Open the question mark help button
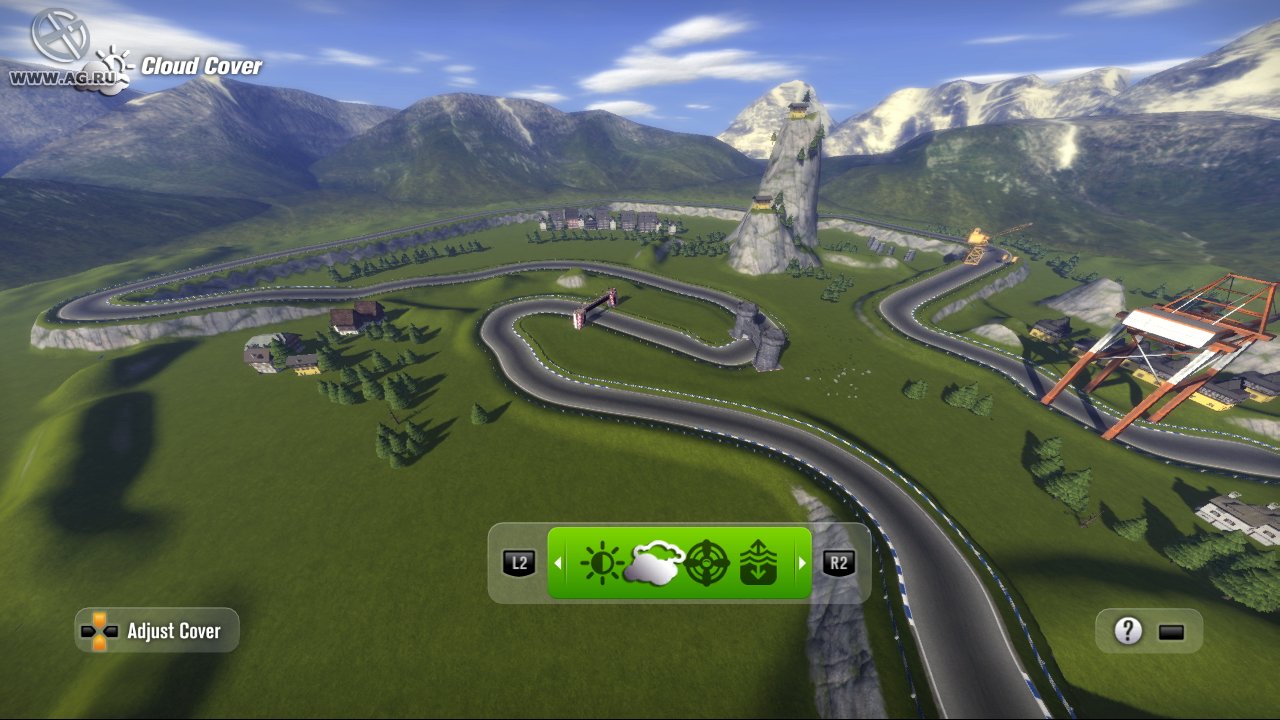1280x720 pixels. 1128,631
